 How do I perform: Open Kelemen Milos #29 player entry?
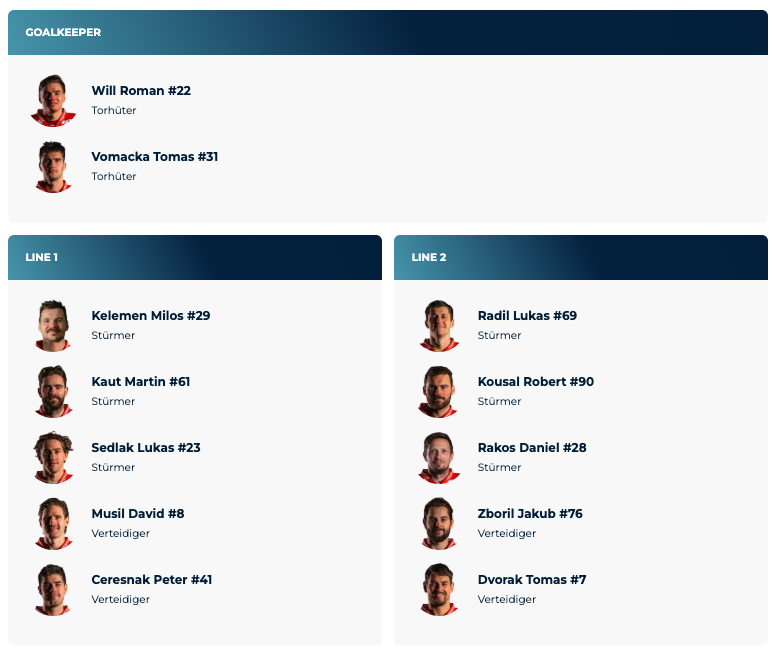150,316
